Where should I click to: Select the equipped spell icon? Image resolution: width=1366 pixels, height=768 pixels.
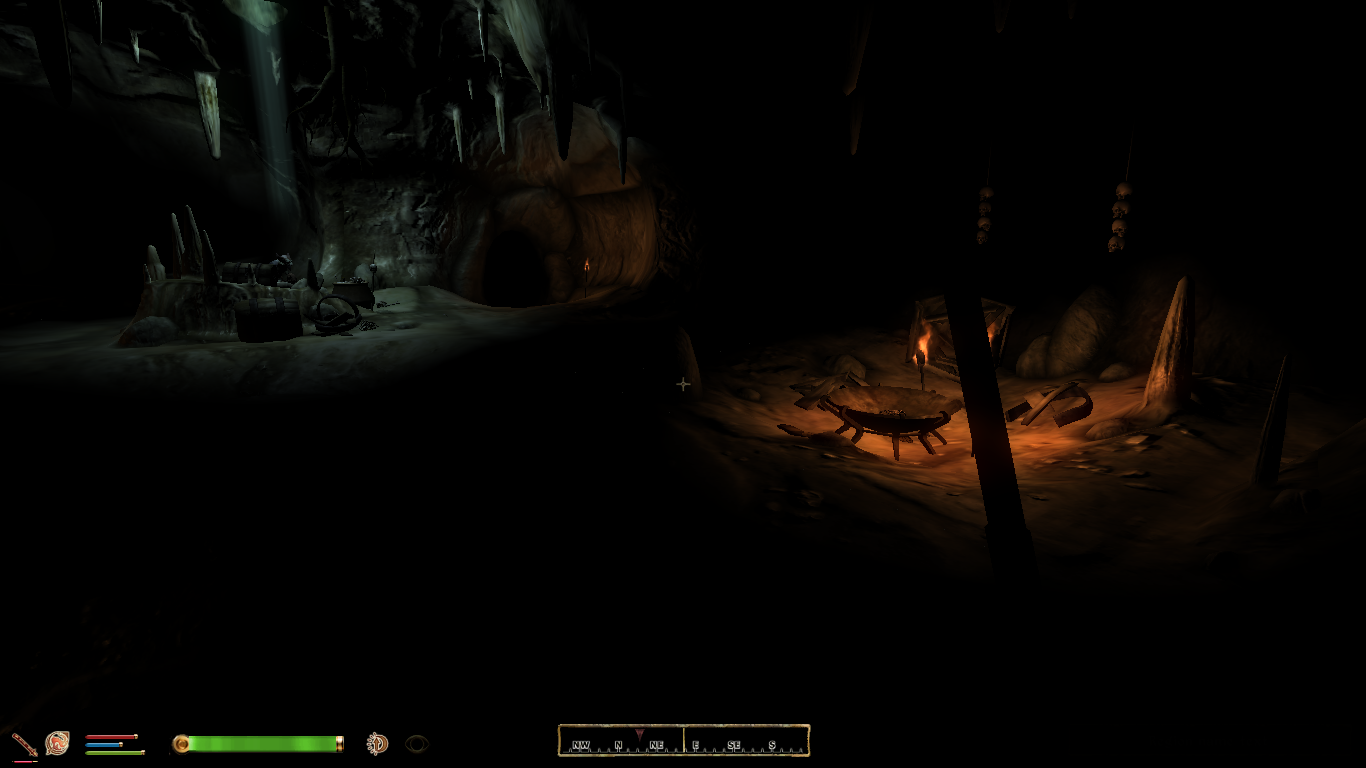(57, 743)
